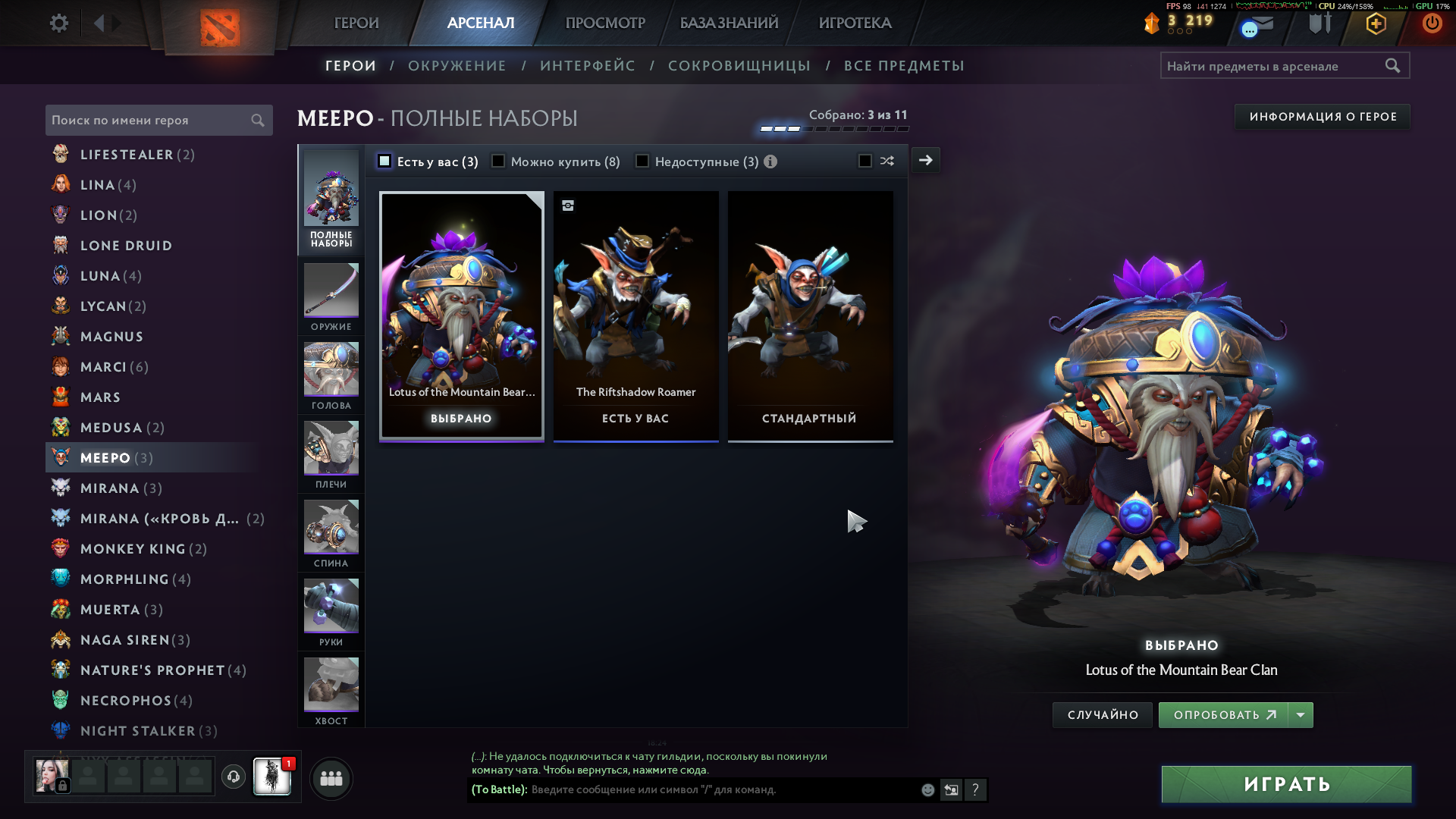The width and height of the screenshot is (1456, 819).
Task: Switch to the ПРОСМОТР top tab
Action: [605, 24]
